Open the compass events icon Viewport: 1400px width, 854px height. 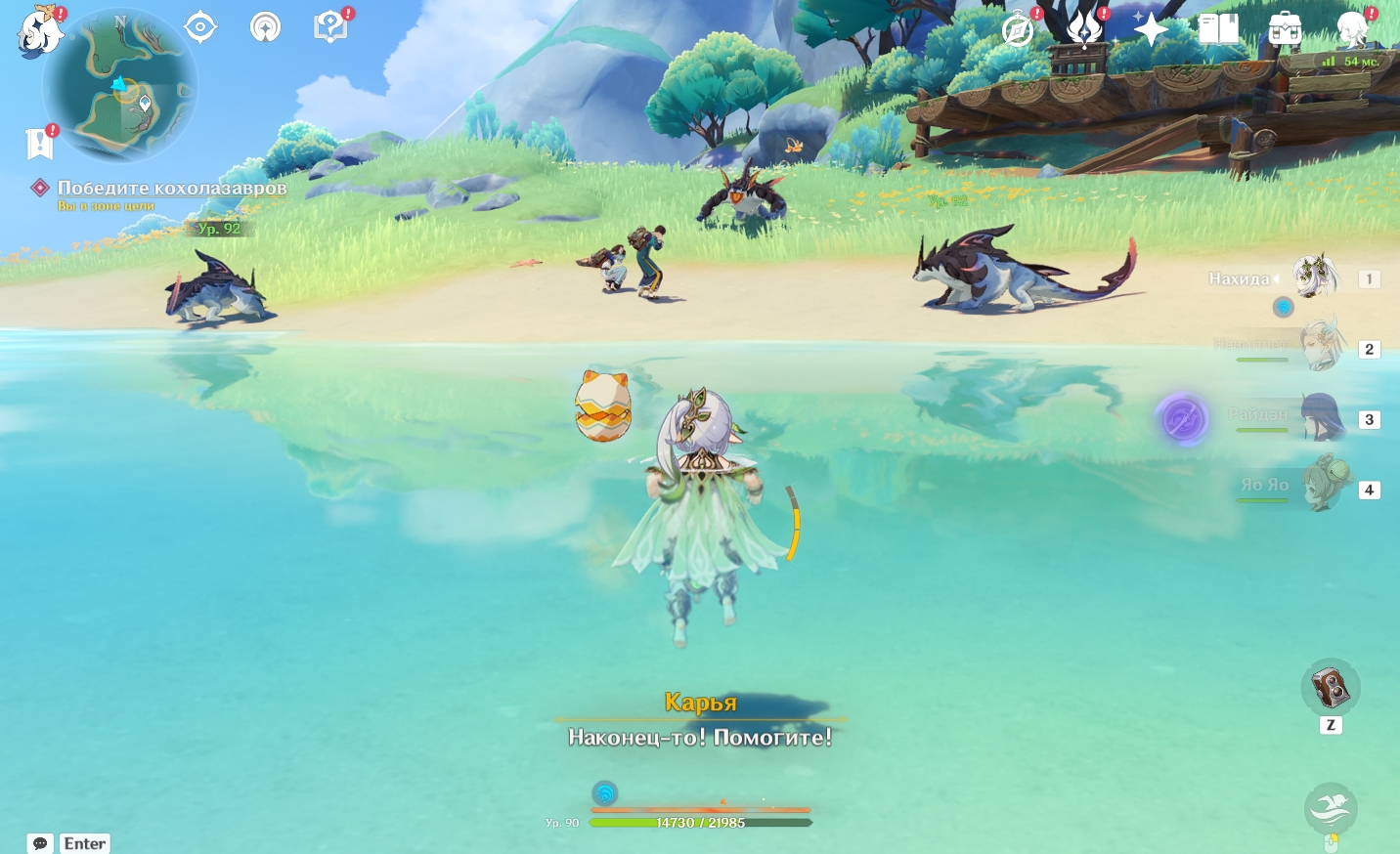coord(1018,29)
